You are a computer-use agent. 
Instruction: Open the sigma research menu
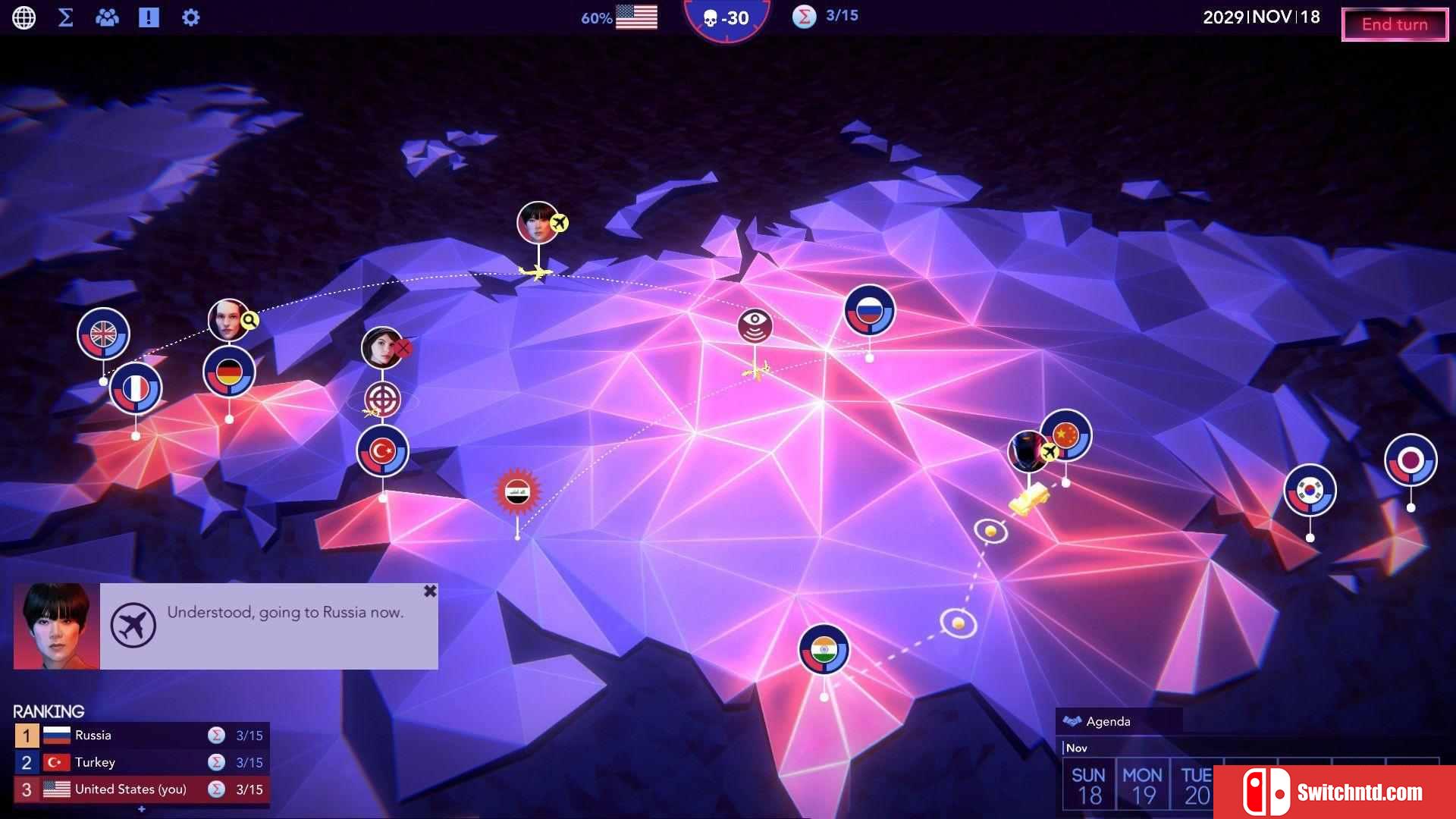coord(66,17)
